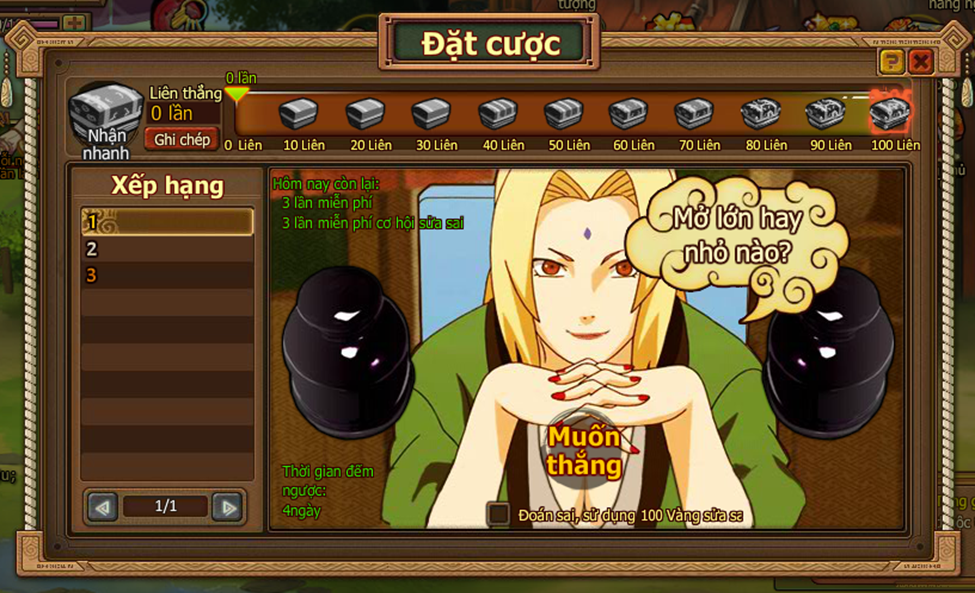This screenshot has width=975, height=593.
Task: Open the 100 Liên reward chest
Action: (x=889, y=113)
